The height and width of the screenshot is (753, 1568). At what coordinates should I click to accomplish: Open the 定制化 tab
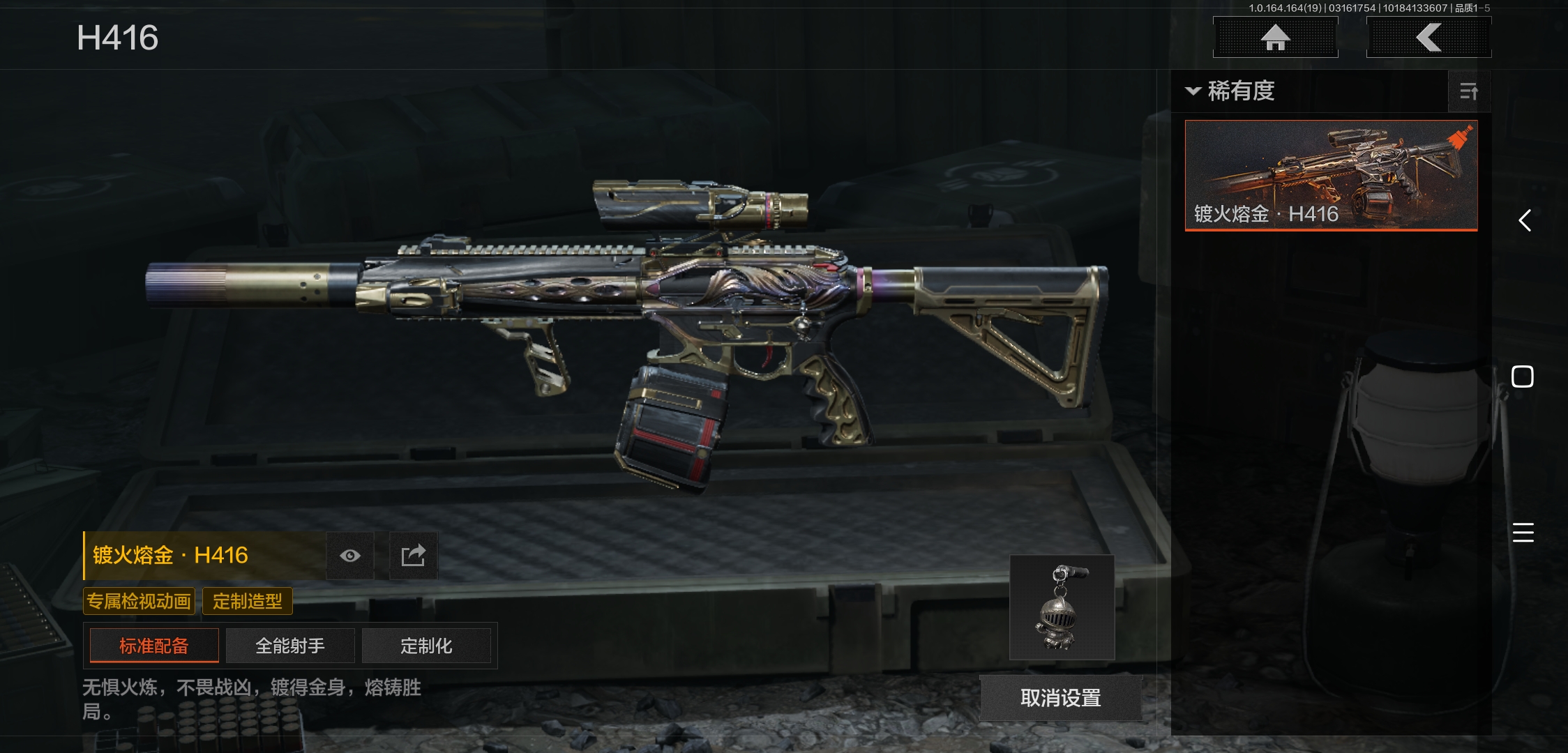click(x=426, y=646)
